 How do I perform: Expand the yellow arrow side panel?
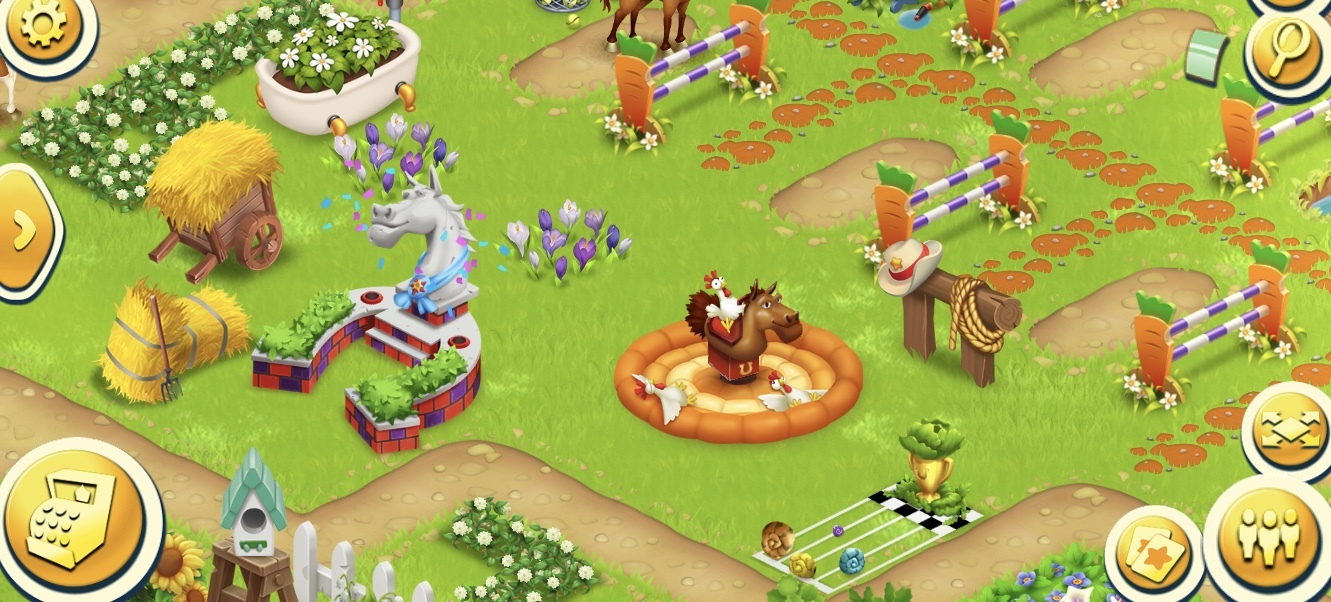tap(24, 231)
